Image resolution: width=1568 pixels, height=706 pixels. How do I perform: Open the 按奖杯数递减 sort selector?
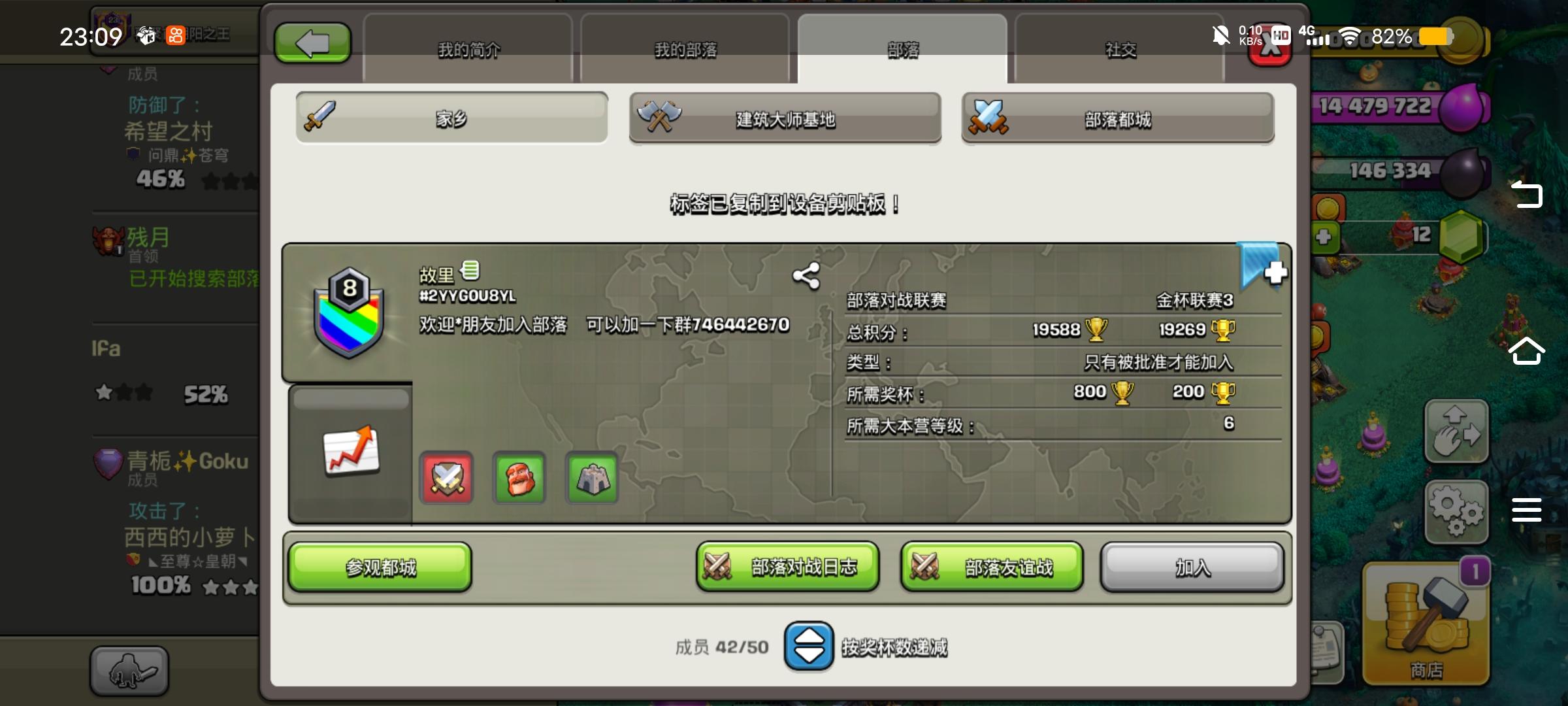point(810,647)
